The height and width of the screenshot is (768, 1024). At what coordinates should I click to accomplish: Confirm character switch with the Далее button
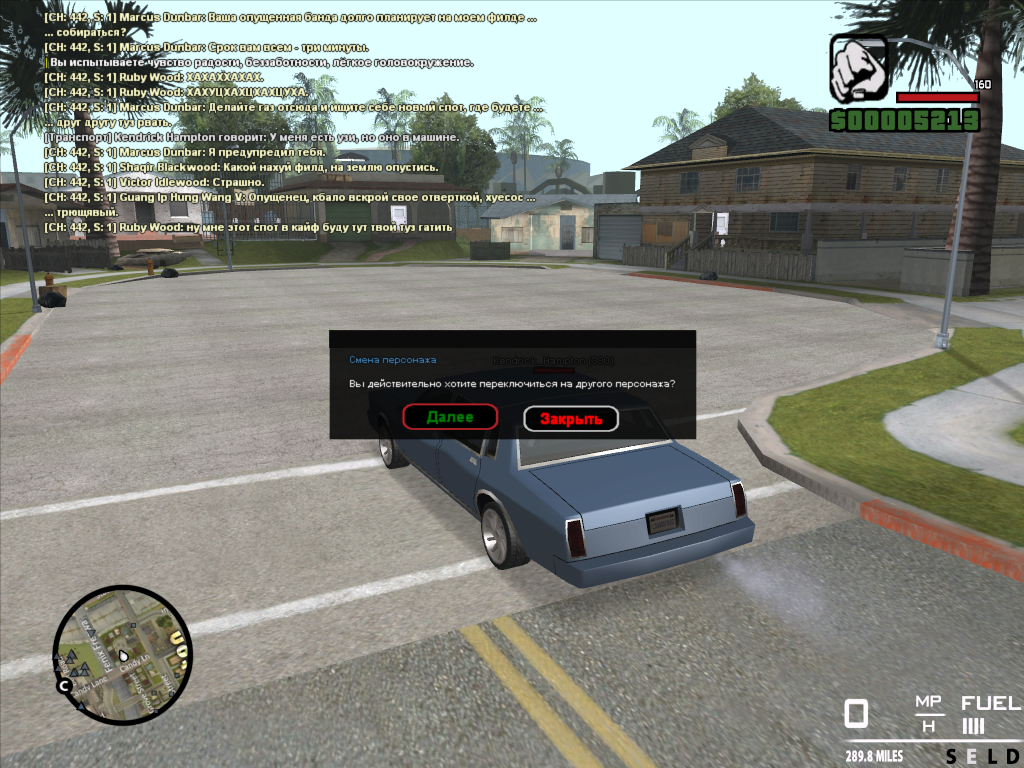450,417
